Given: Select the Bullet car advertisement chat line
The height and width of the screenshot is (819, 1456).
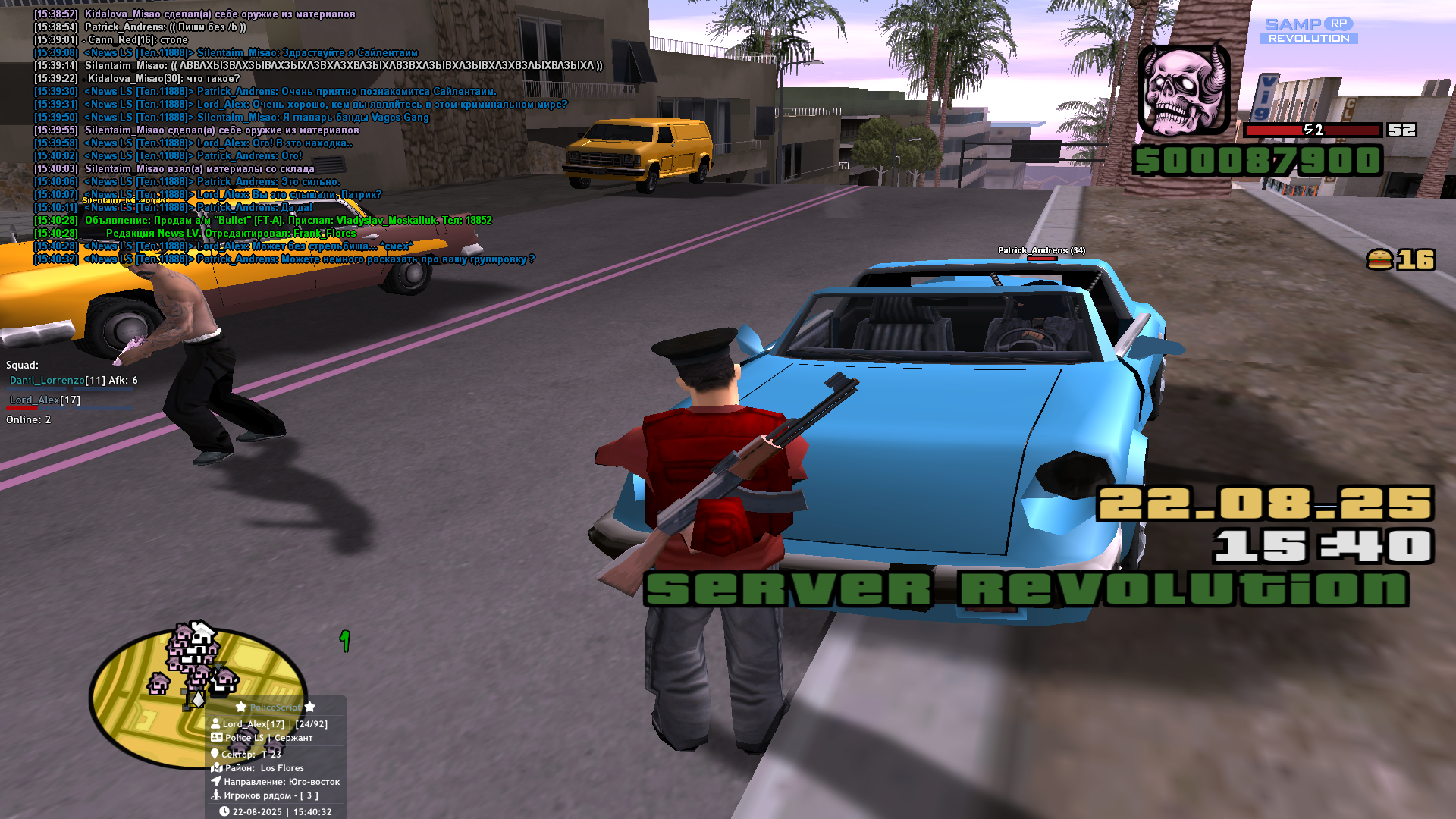Looking at the screenshot, I should pyautogui.click(x=288, y=221).
